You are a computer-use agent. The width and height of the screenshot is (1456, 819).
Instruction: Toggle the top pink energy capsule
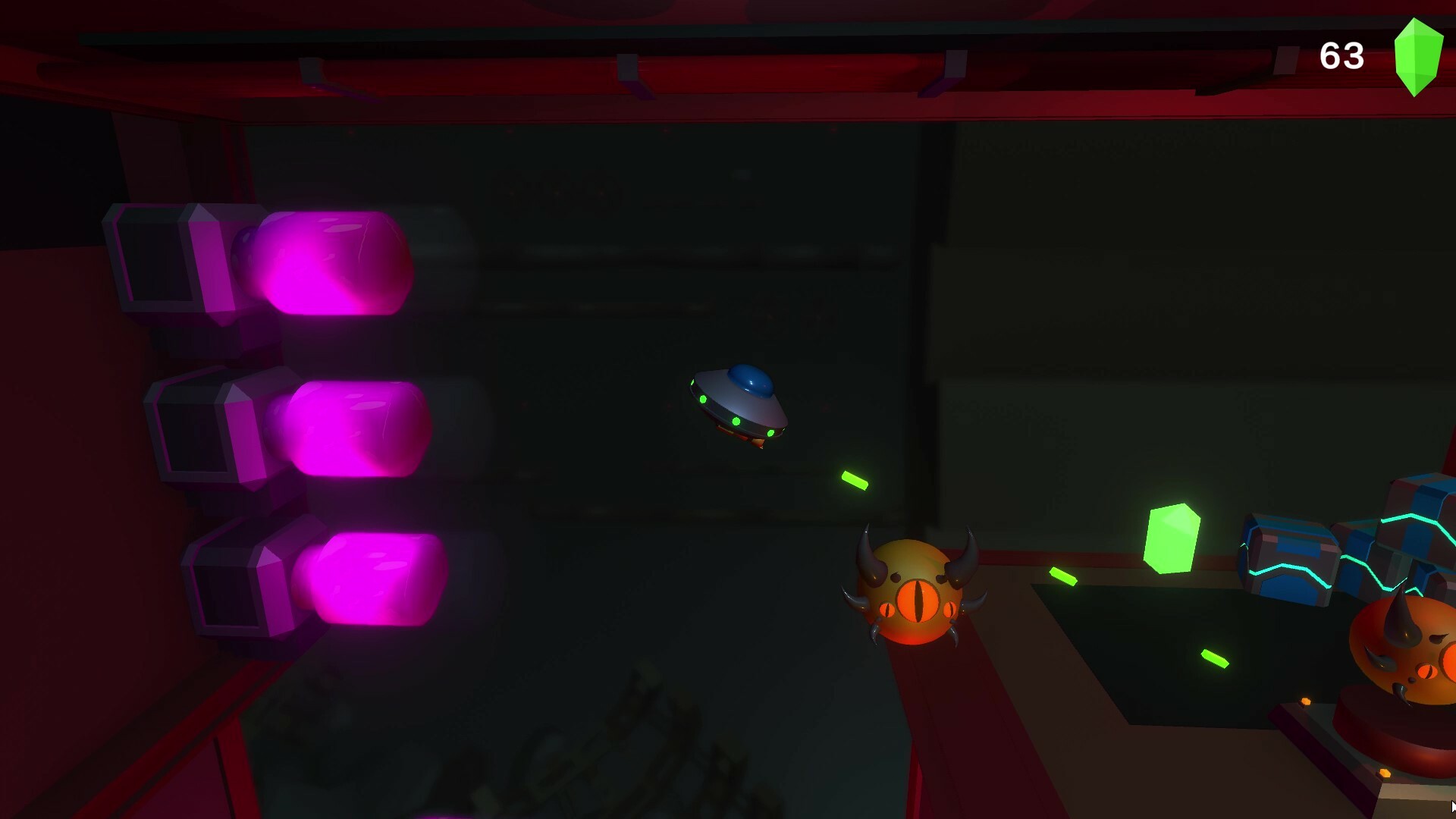334,262
